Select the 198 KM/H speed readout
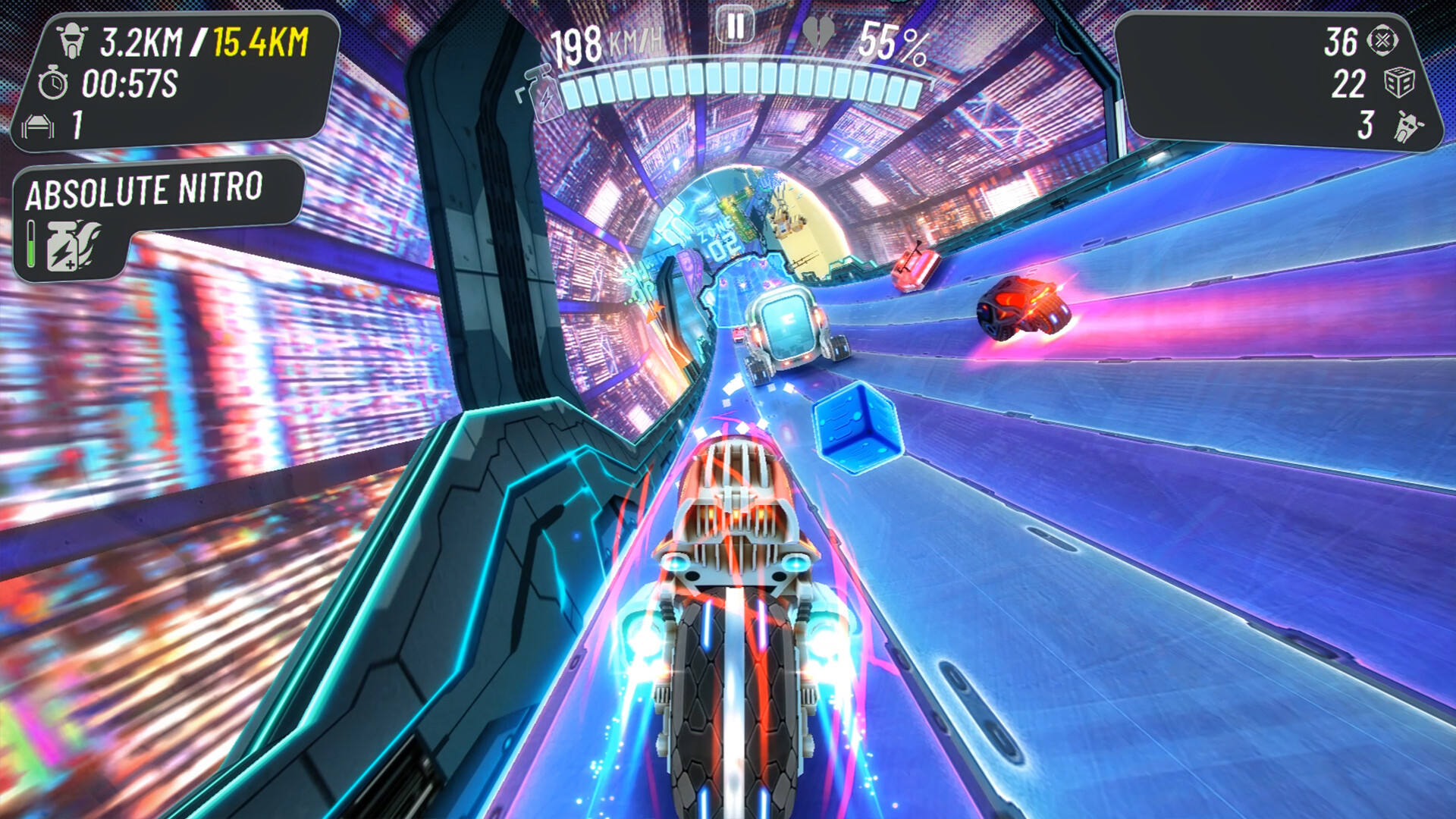The width and height of the screenshot is (1456, 819). point(607,42)
